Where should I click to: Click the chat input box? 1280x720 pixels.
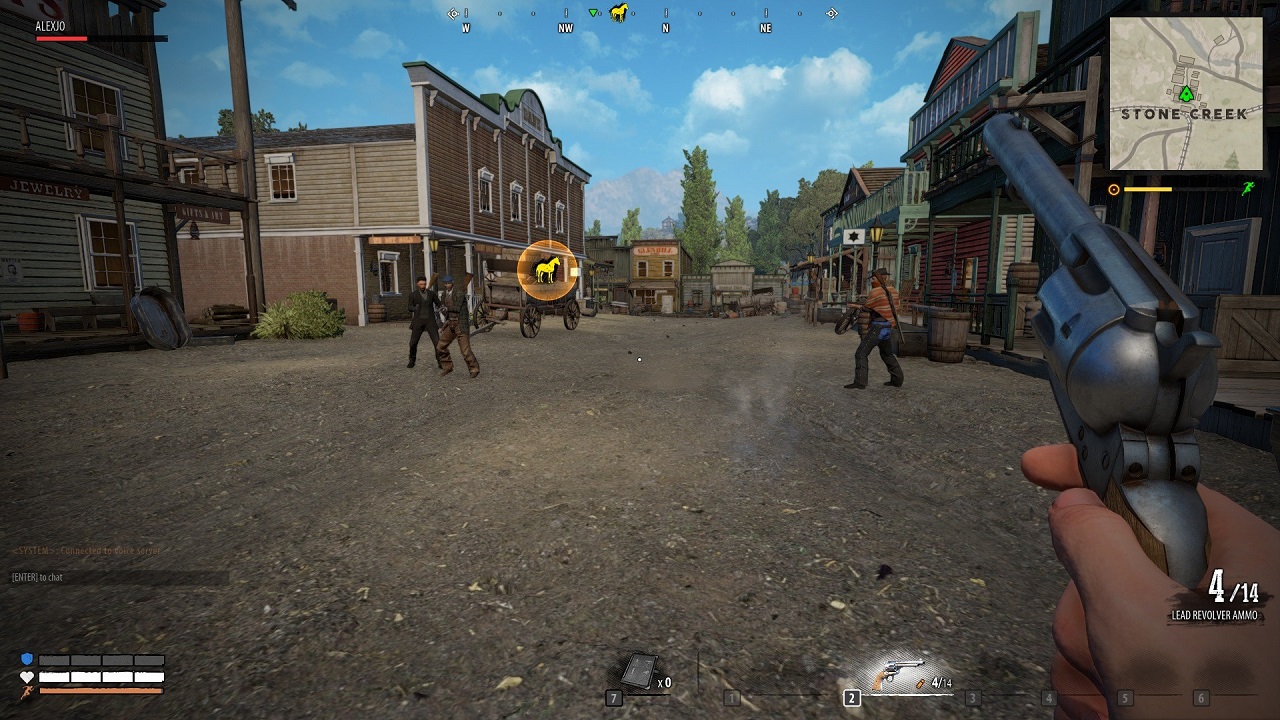point(119,578)
